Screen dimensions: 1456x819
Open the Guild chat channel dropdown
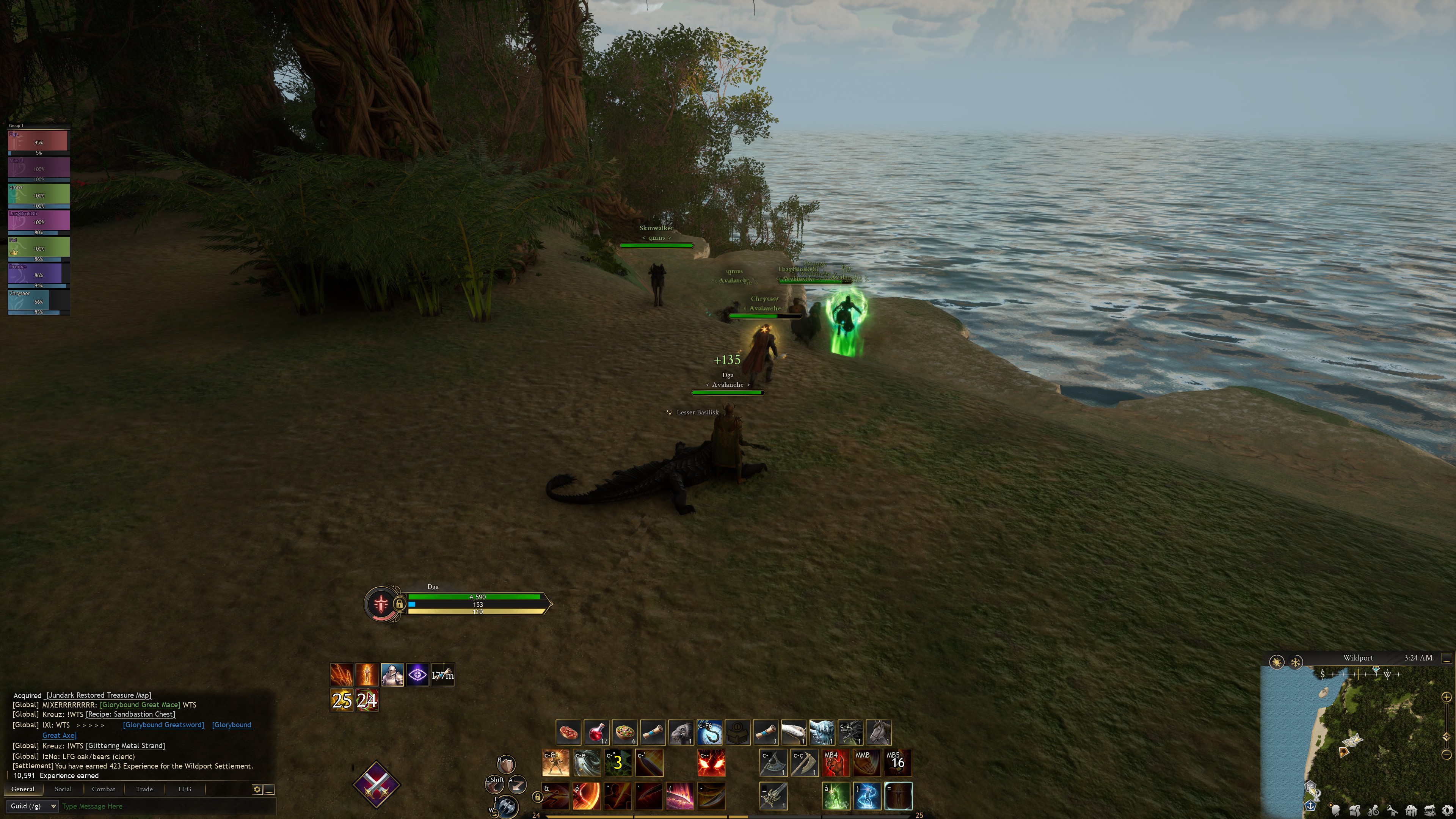32,806
